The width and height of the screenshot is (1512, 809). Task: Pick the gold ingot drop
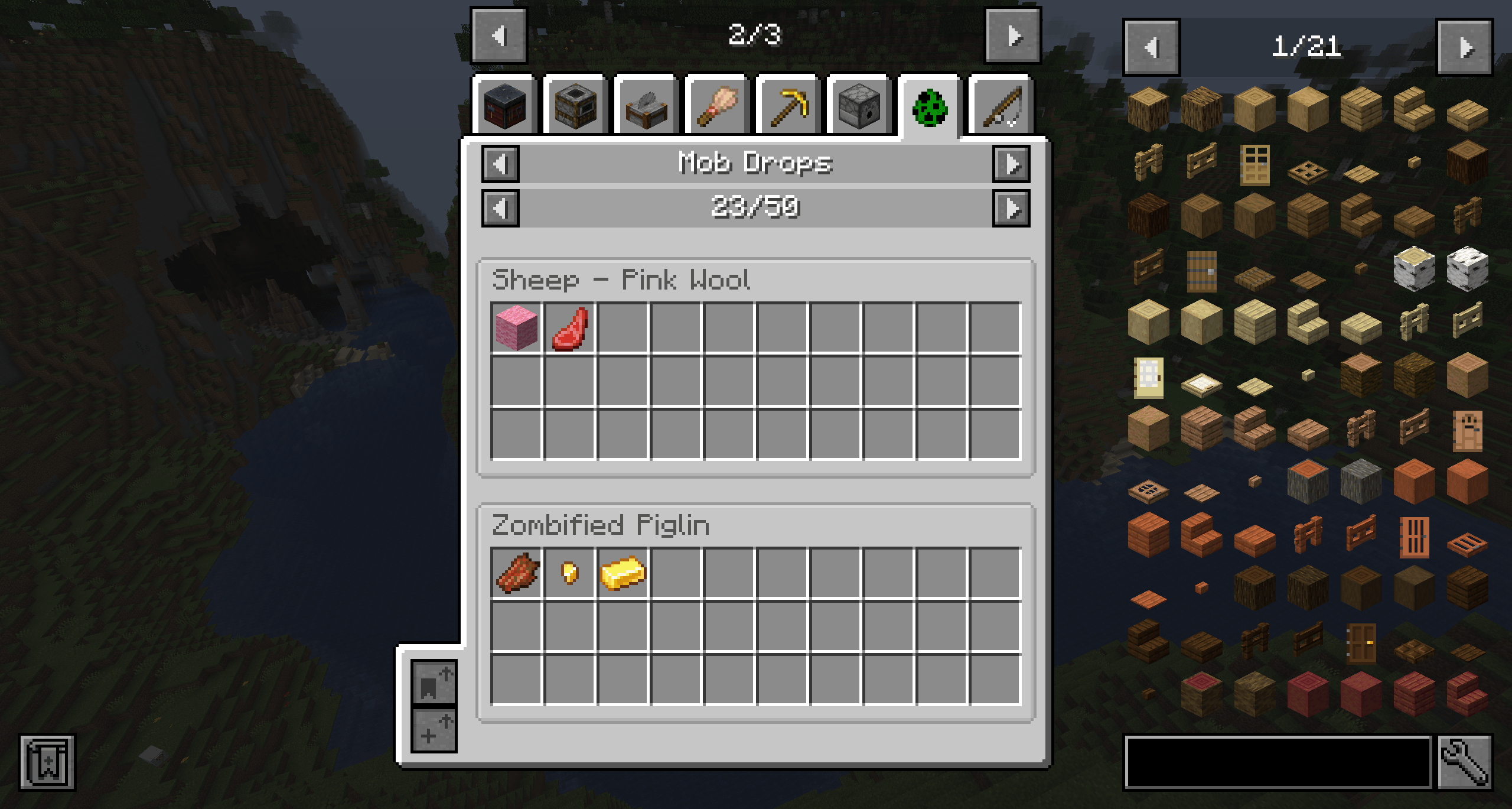point(623,573)
